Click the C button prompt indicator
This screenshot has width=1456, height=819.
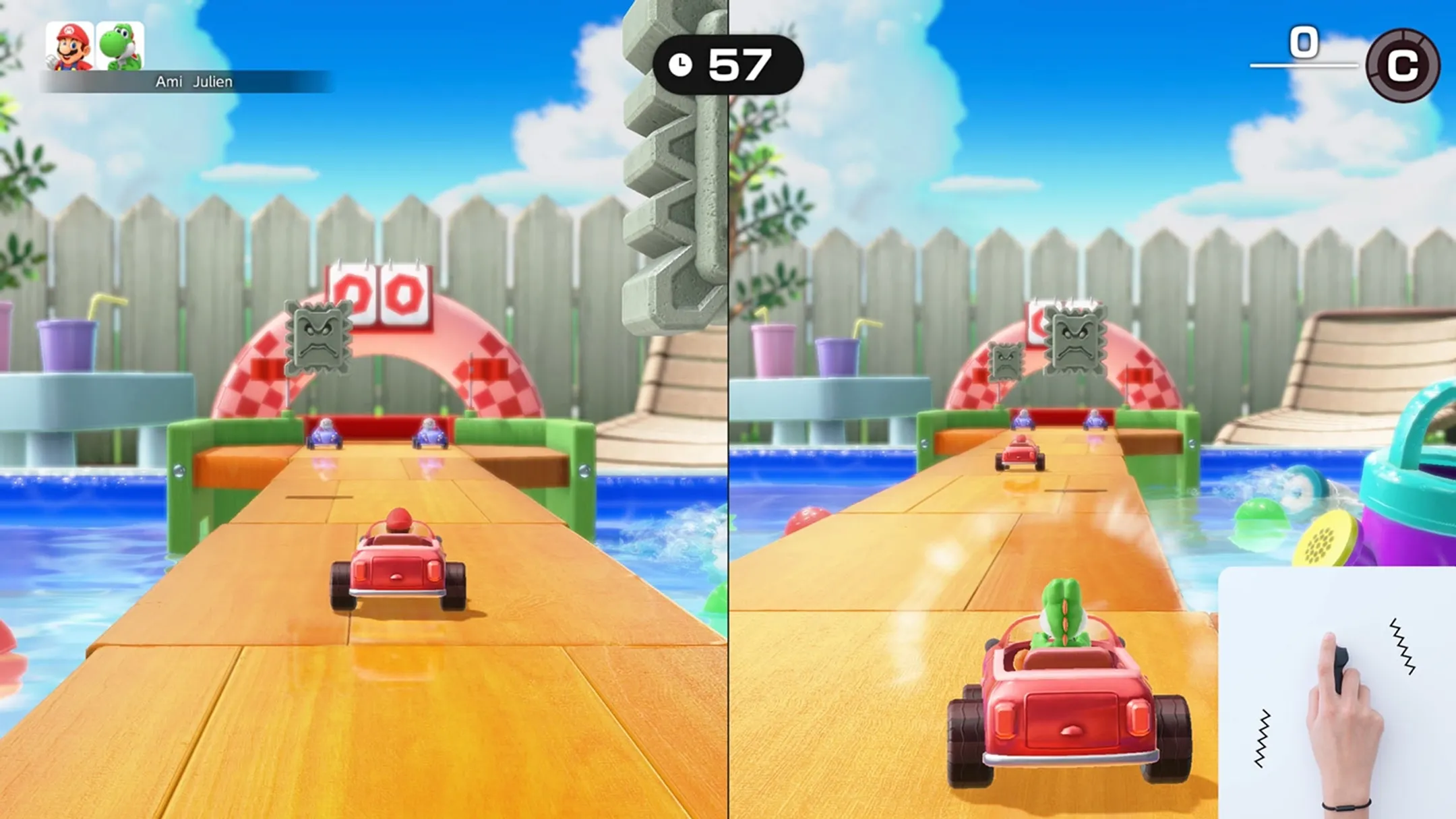1404,65
